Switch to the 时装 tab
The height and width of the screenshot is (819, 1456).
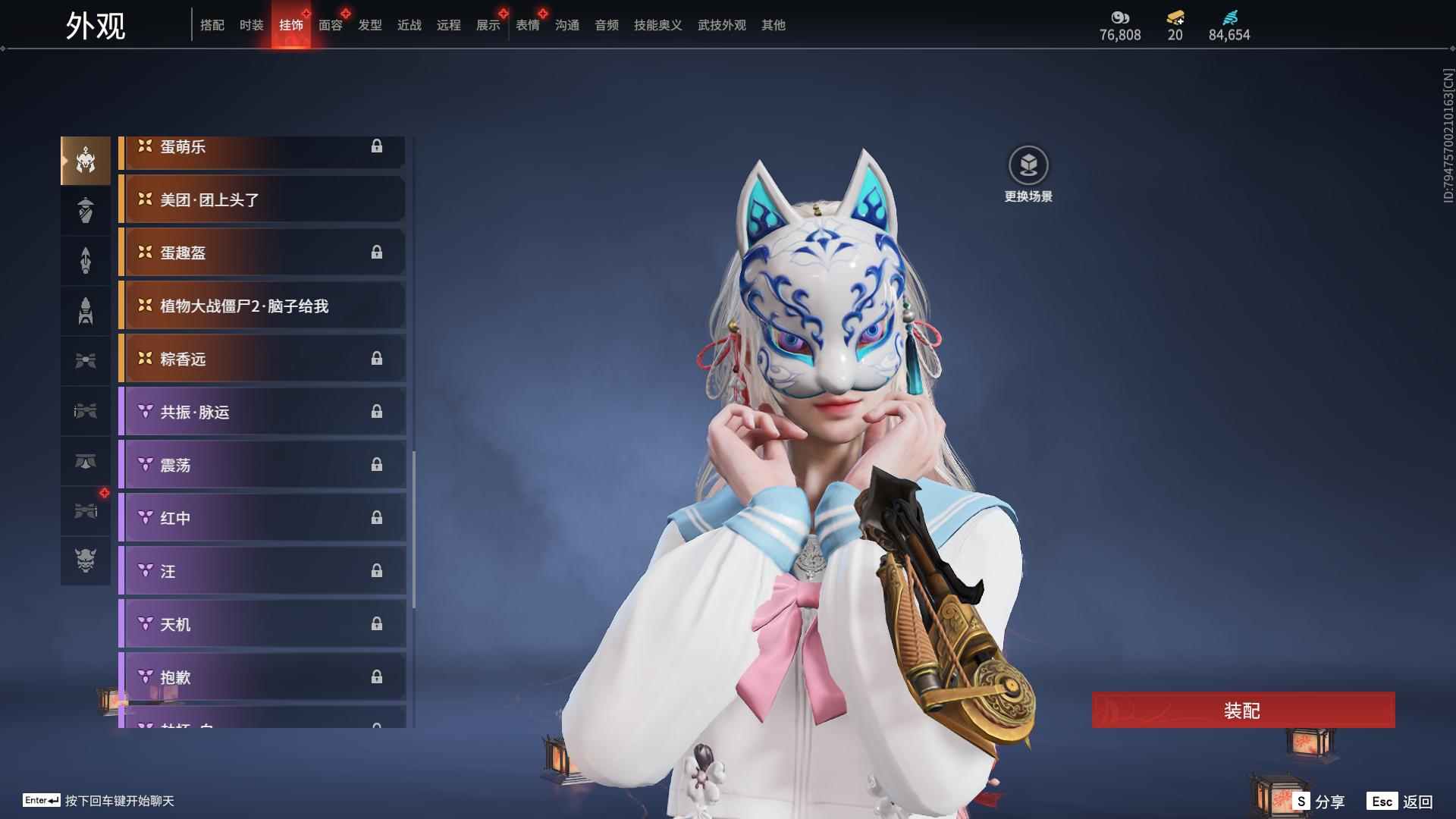point(251,25)
